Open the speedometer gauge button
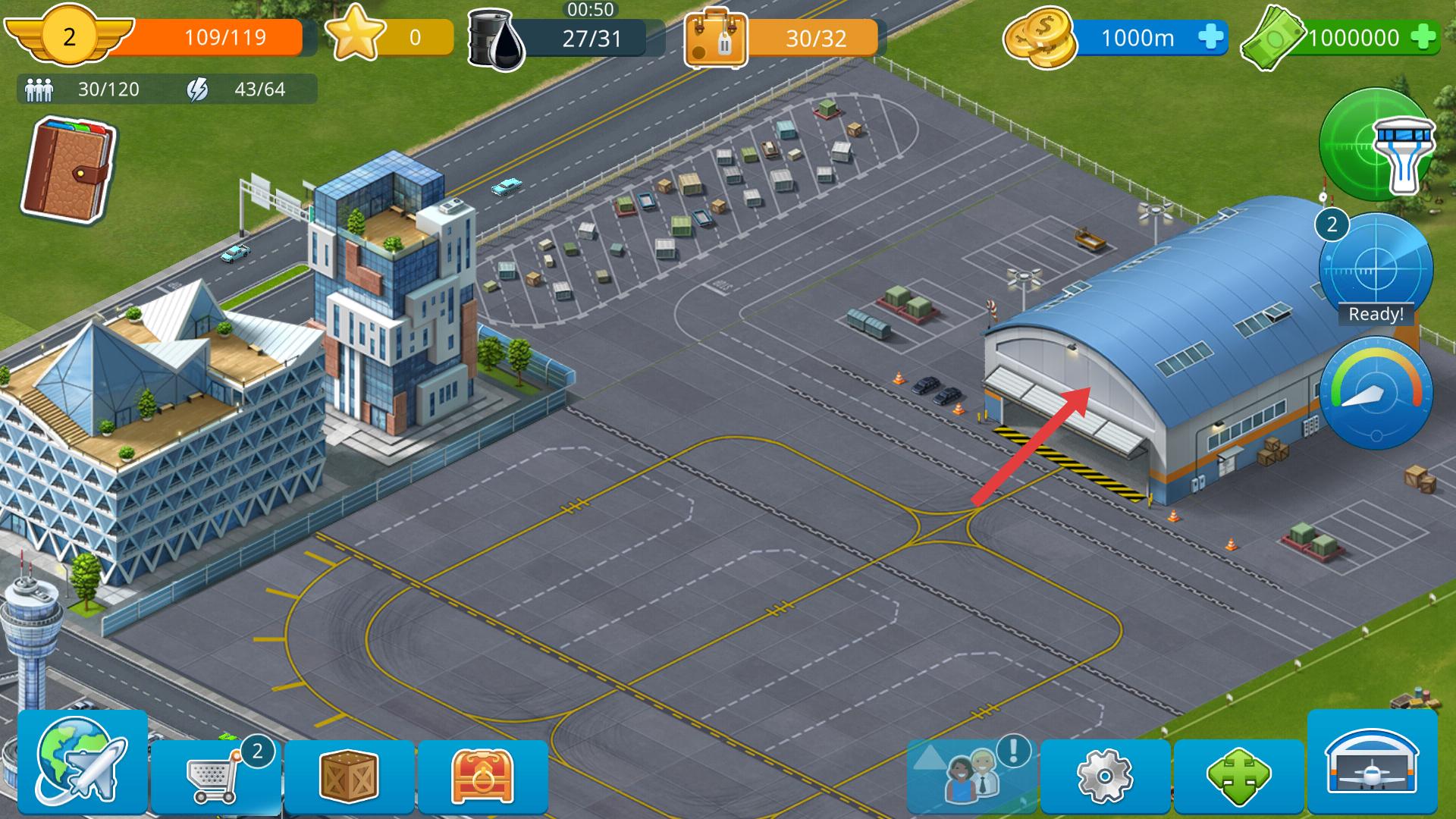 tap(1376, 393)
